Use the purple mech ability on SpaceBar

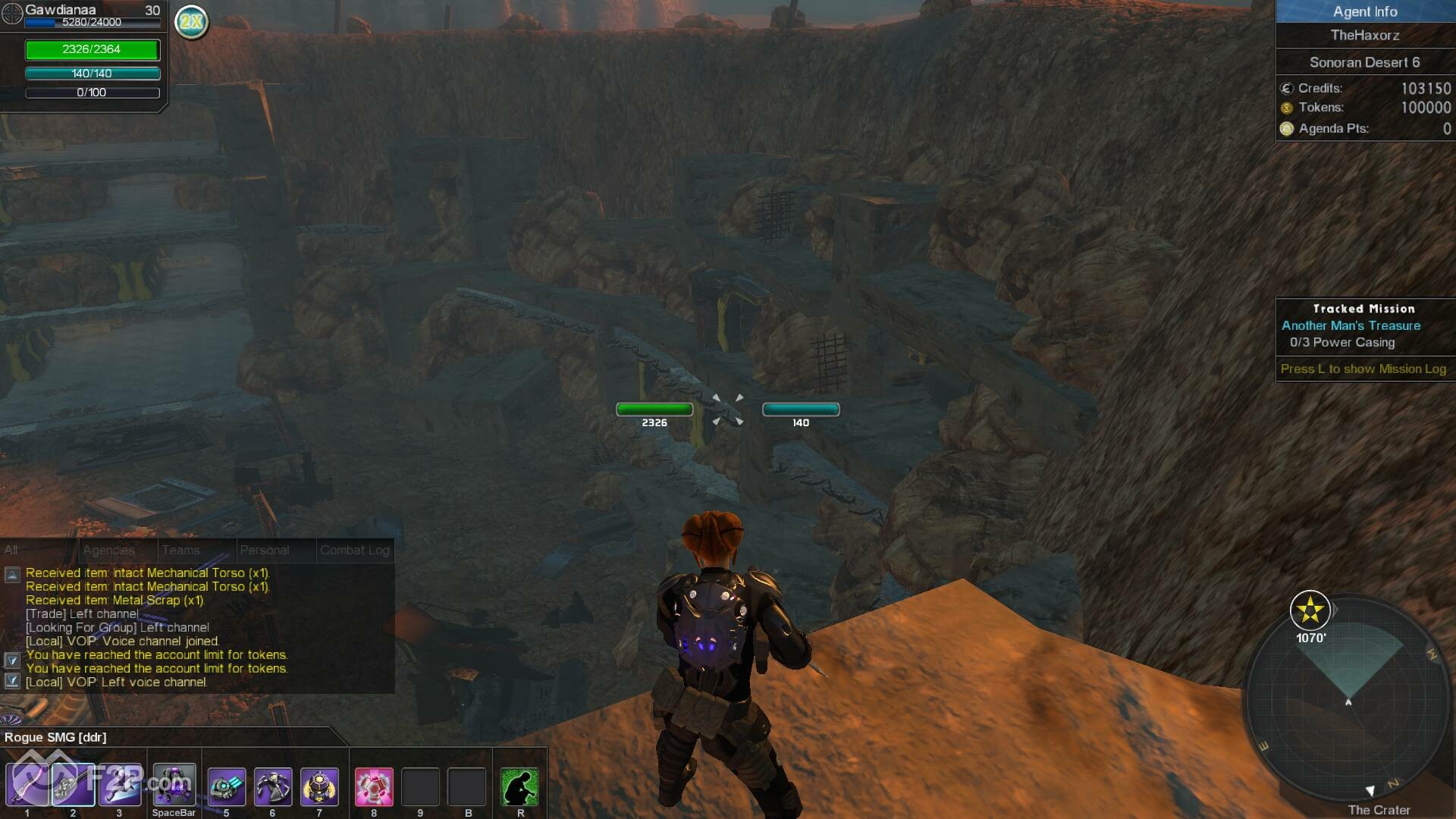(174, 785)
